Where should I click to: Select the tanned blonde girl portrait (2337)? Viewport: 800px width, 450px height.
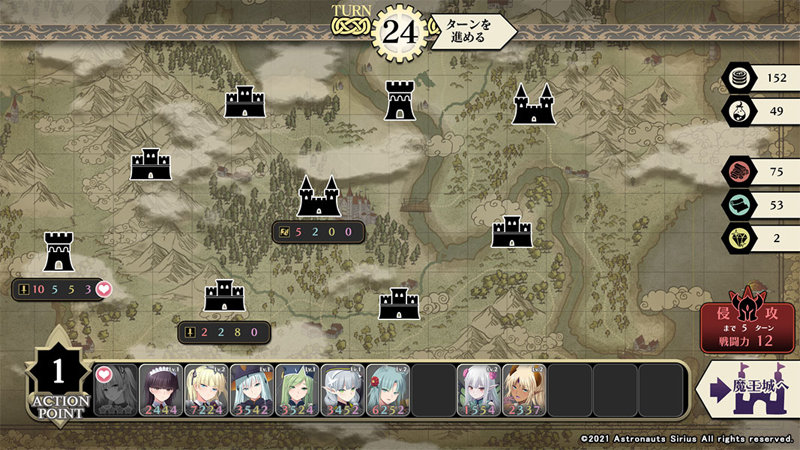[524, 390]
